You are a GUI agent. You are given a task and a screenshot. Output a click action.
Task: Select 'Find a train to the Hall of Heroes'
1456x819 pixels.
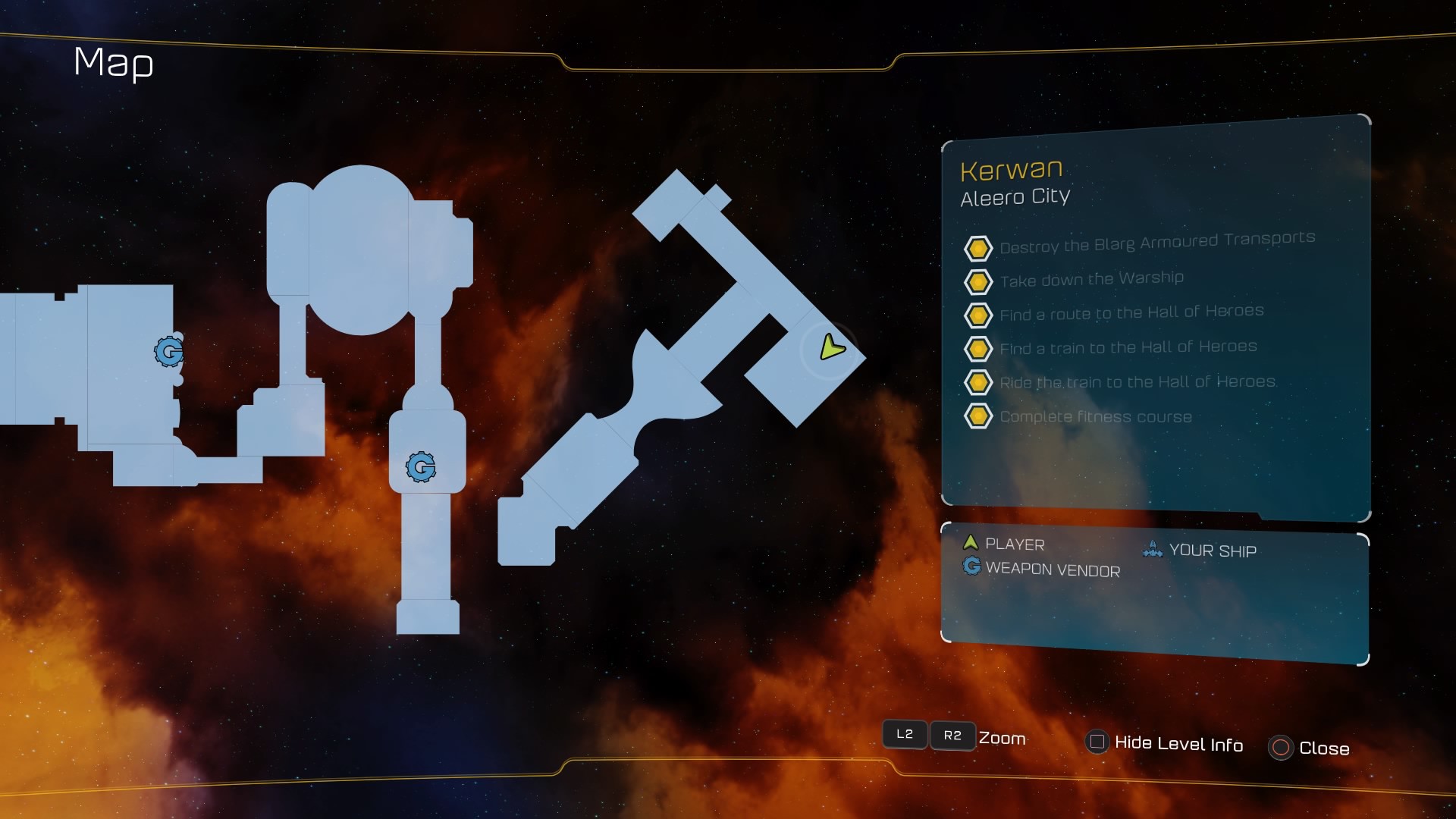1128,347
